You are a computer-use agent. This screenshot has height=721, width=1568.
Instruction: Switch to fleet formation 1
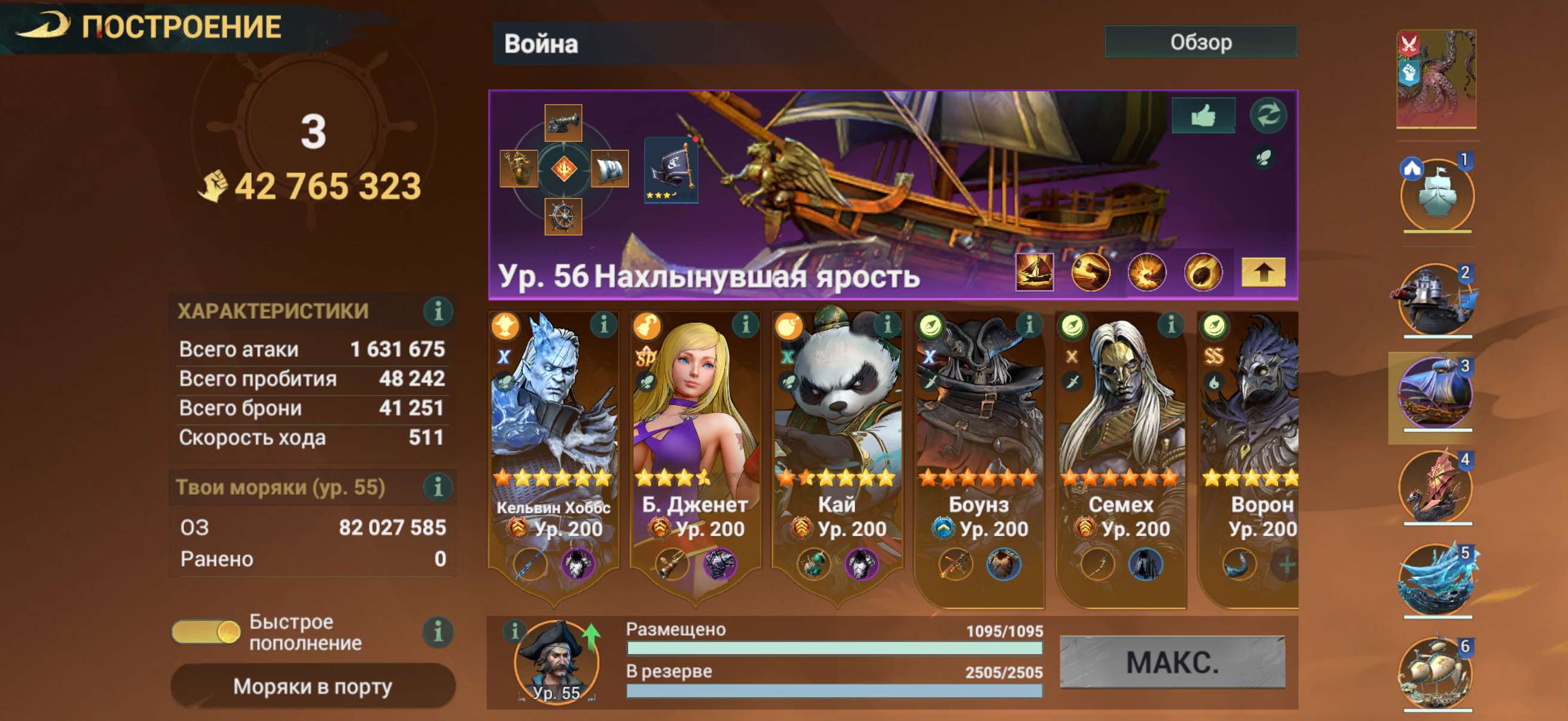(x=1437, y=195)
